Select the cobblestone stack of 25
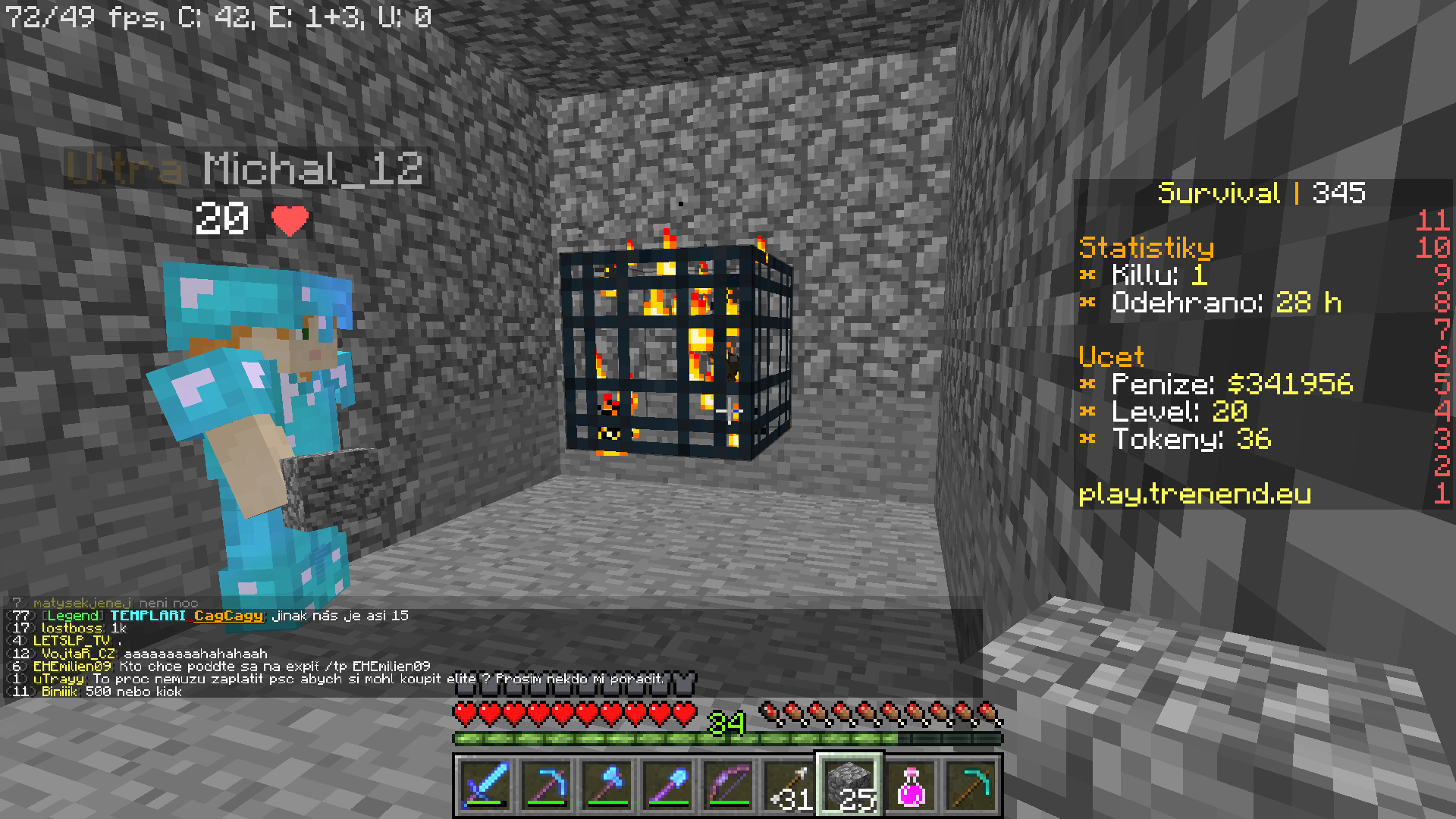 tap(849, 785)
